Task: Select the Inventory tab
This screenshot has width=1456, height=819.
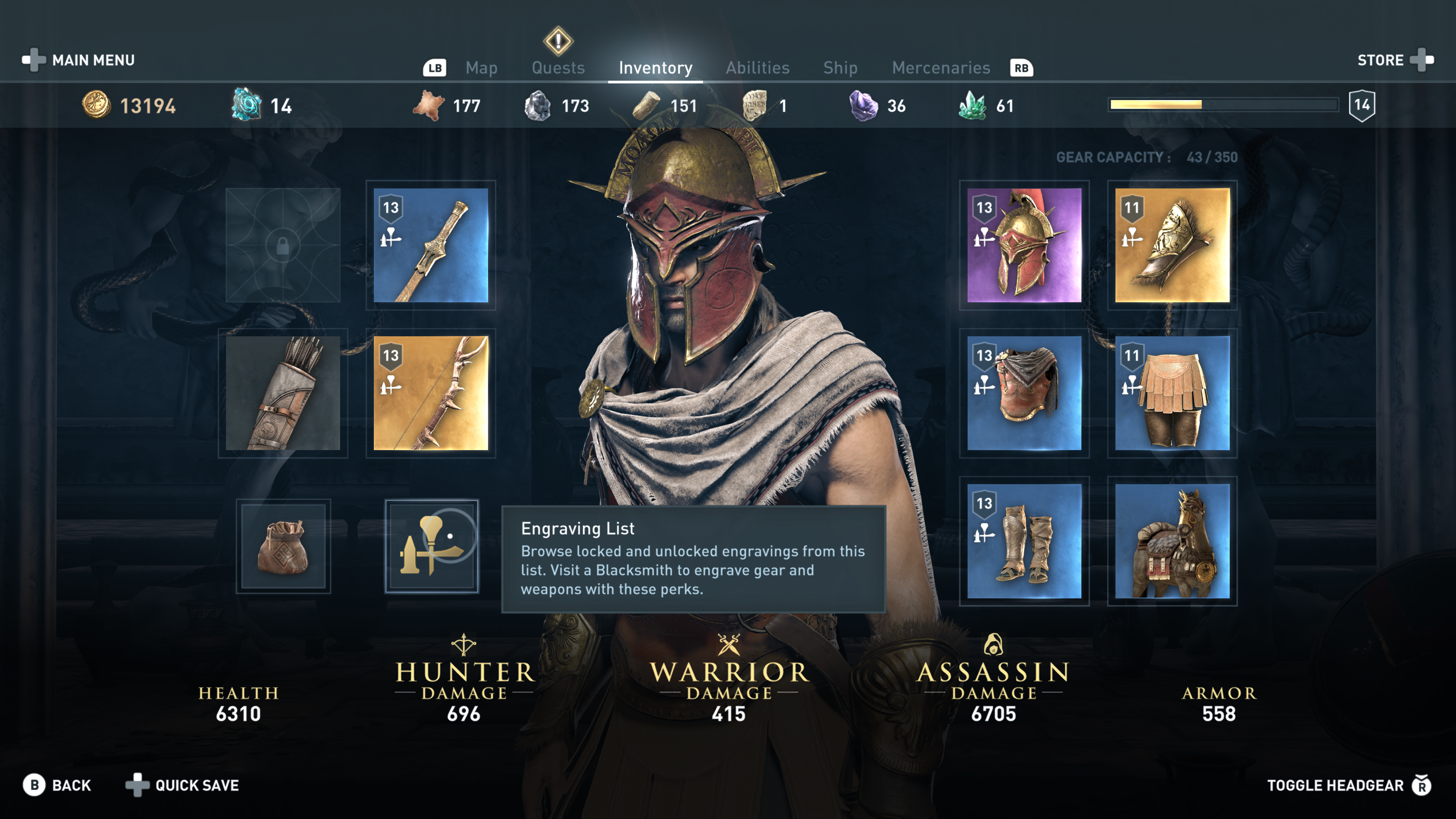Action: click(655, 68)
